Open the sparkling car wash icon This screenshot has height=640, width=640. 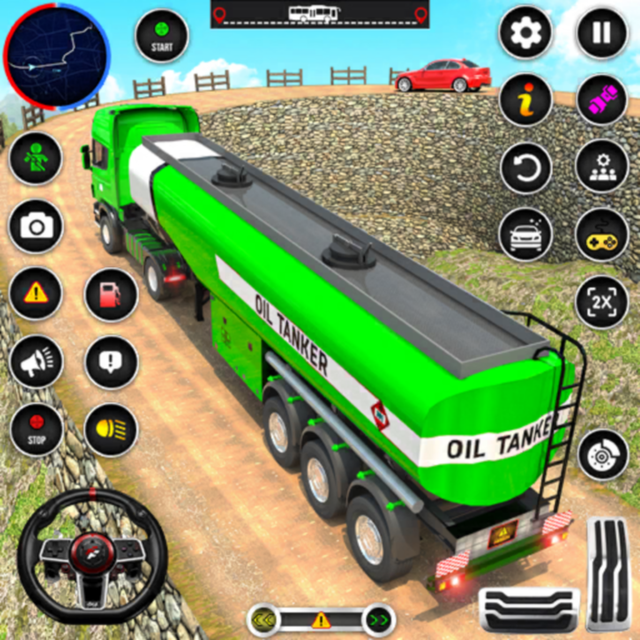click(526, 235)
